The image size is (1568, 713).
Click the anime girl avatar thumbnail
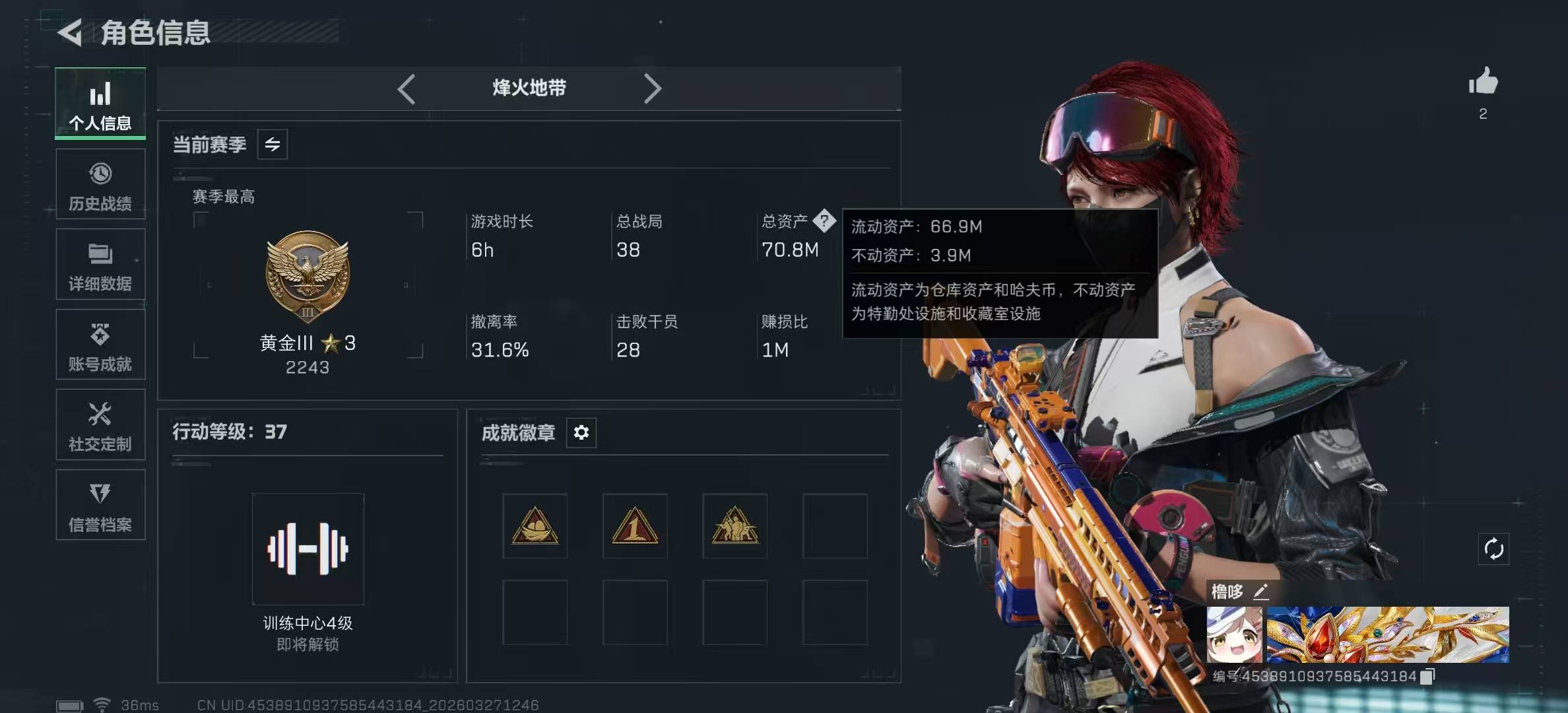tap(1234, 635)
